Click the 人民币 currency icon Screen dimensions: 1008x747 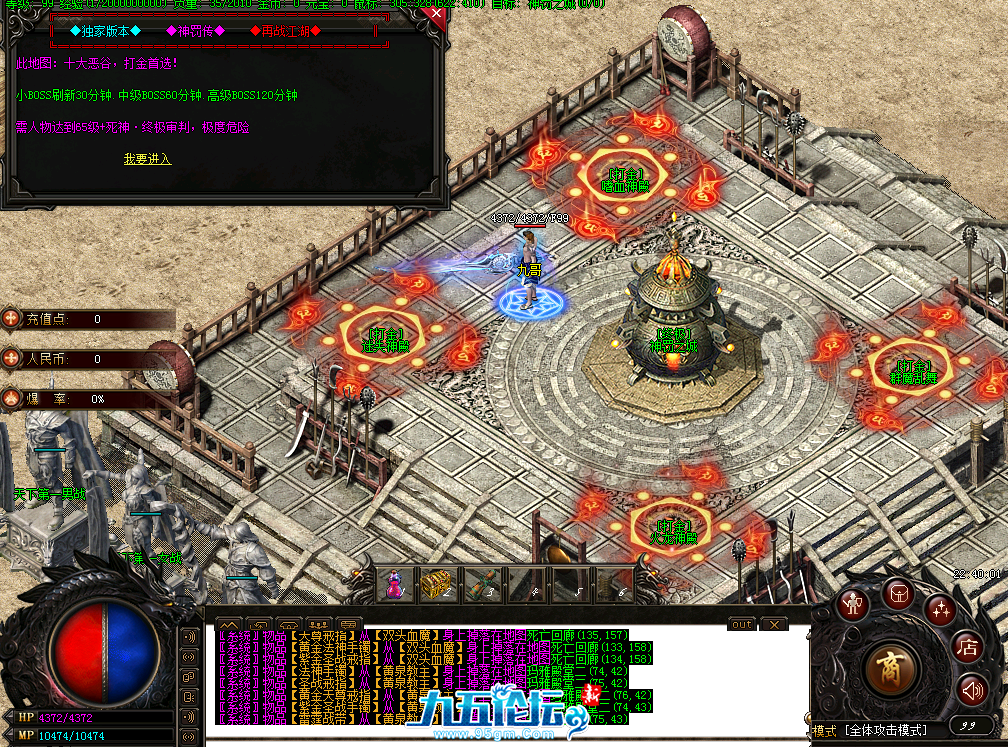click(12, 357)
